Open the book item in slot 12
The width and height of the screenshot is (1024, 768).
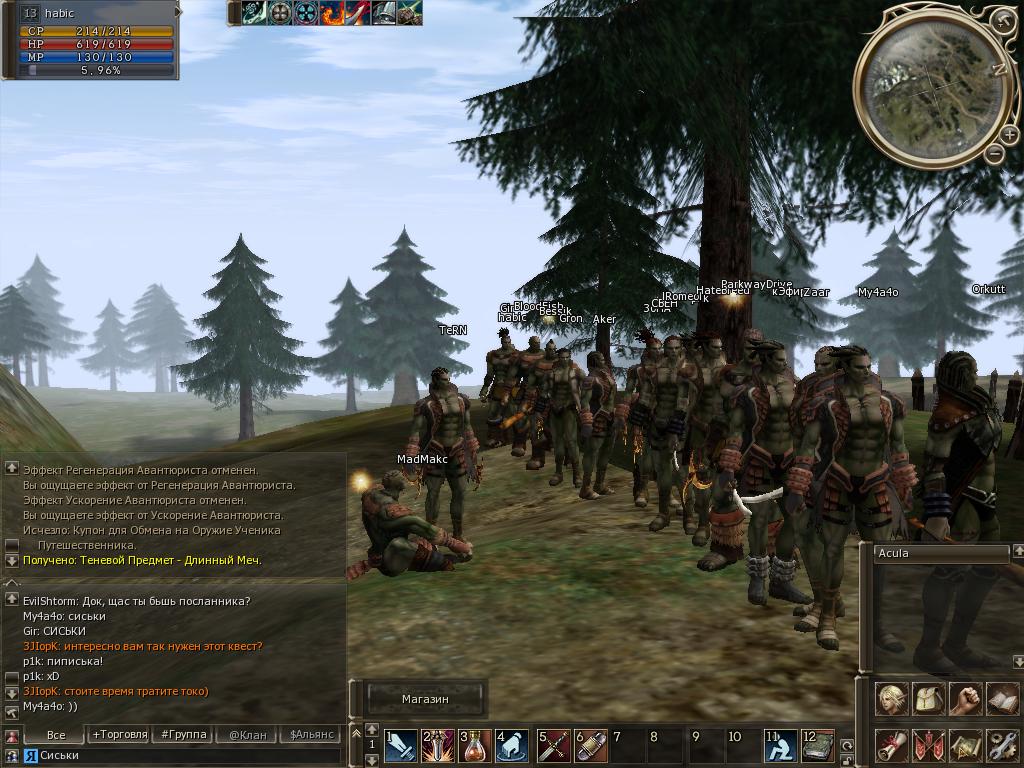coord(817,746)
